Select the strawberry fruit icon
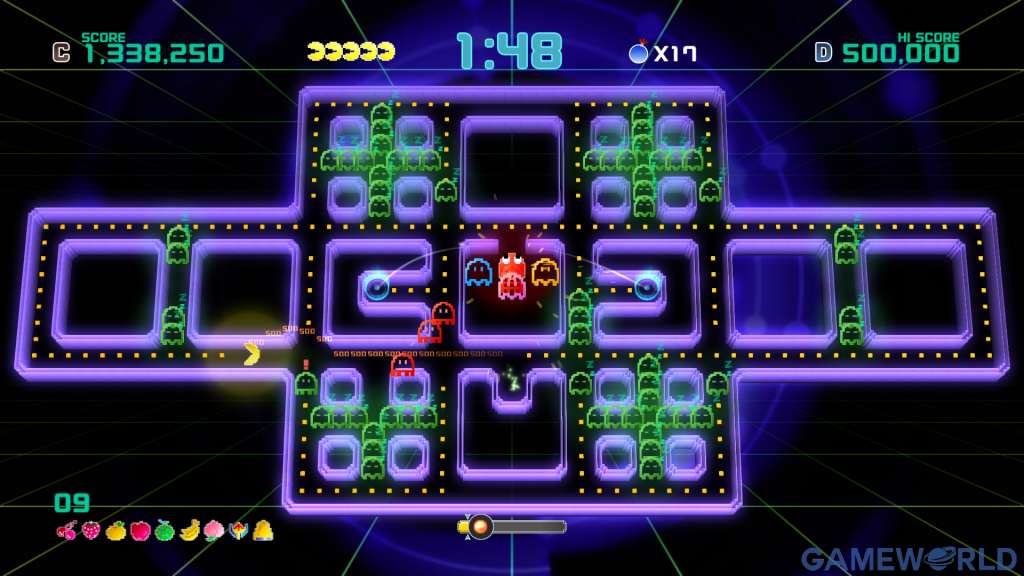Image resolution: width=1024 pixels, height=576 pixels. tap(91, 531)
